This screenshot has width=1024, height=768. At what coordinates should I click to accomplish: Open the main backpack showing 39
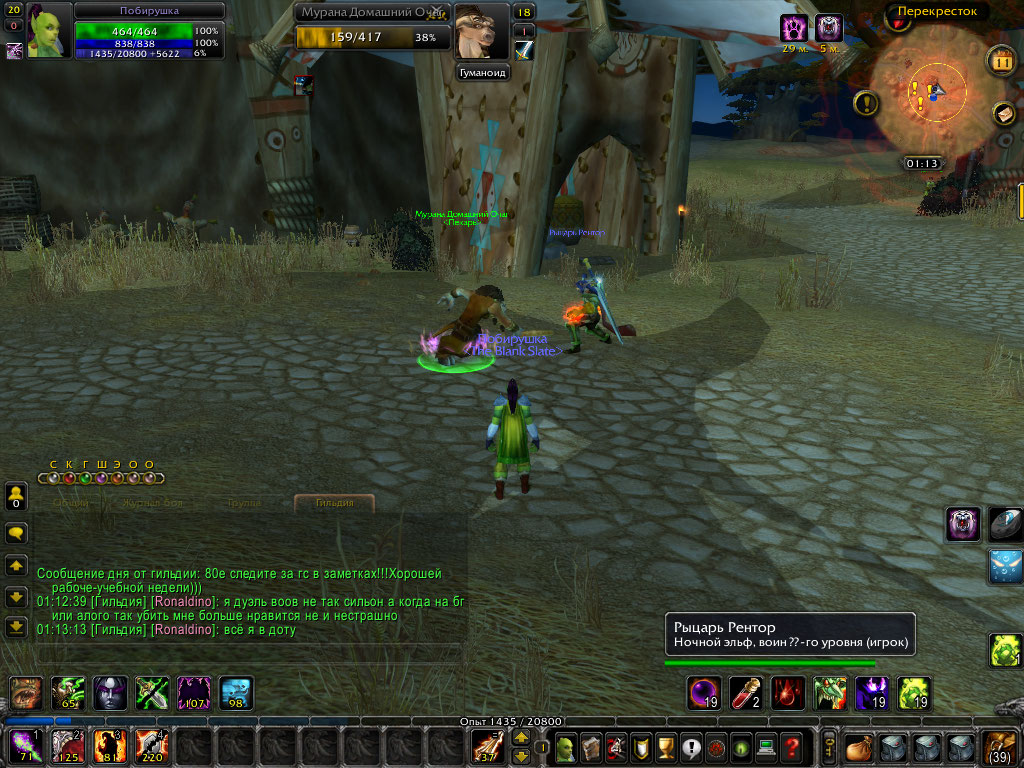(1000, 746)
